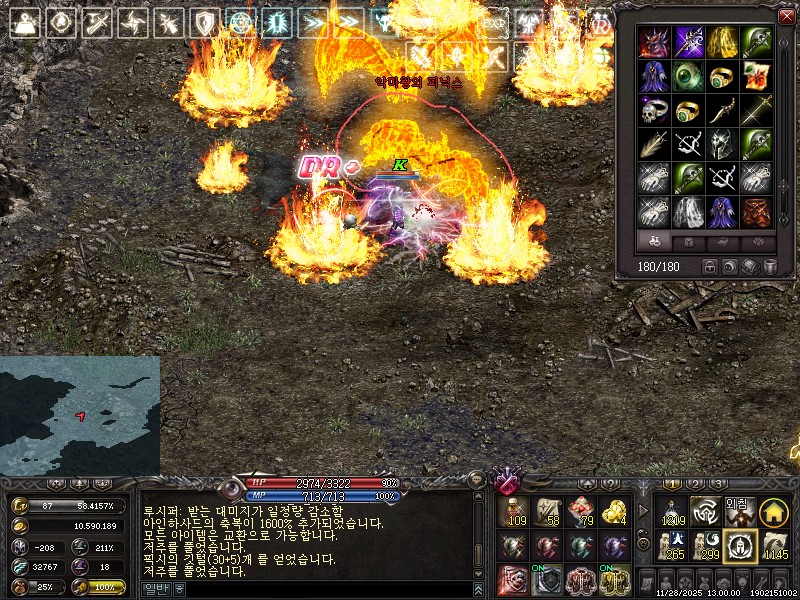Use the scroll with count 58
This screenshot has height=600, width=800.
pyautogui.click(x=547, y=512)
